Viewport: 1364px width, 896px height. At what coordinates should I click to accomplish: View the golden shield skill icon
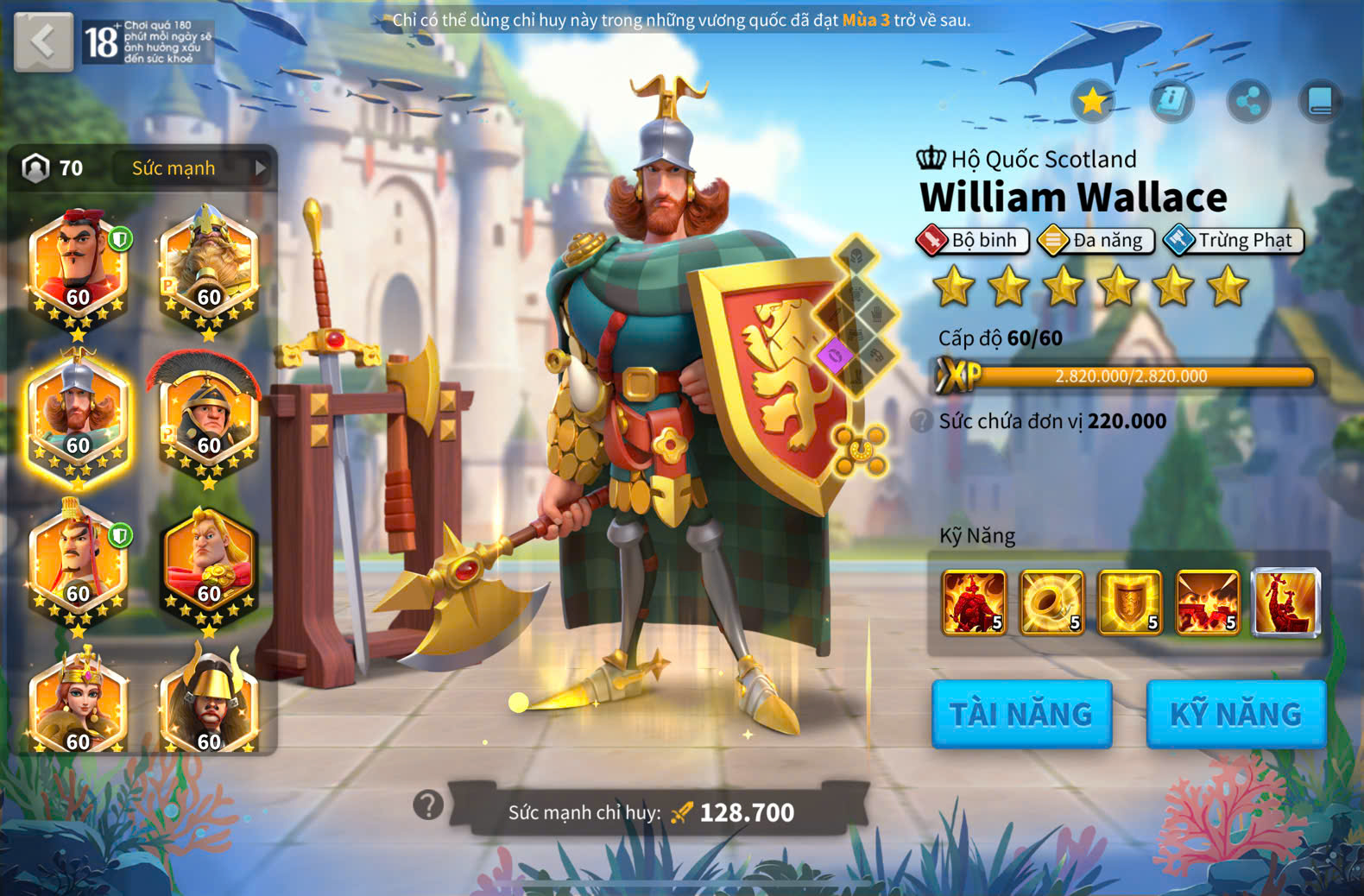[1129, 602]
